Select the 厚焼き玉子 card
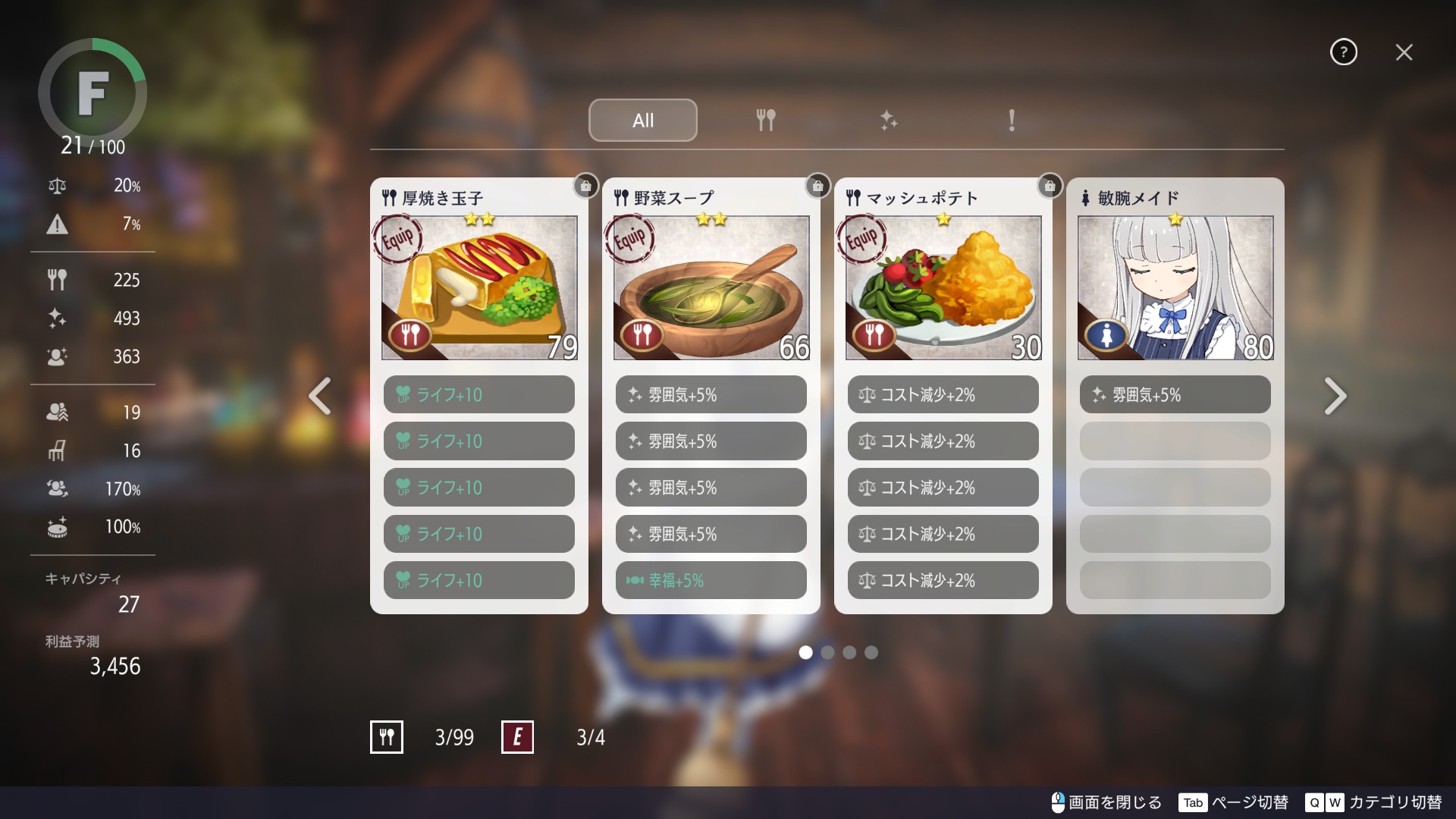1456x819 pixels. tap(479, 287)
